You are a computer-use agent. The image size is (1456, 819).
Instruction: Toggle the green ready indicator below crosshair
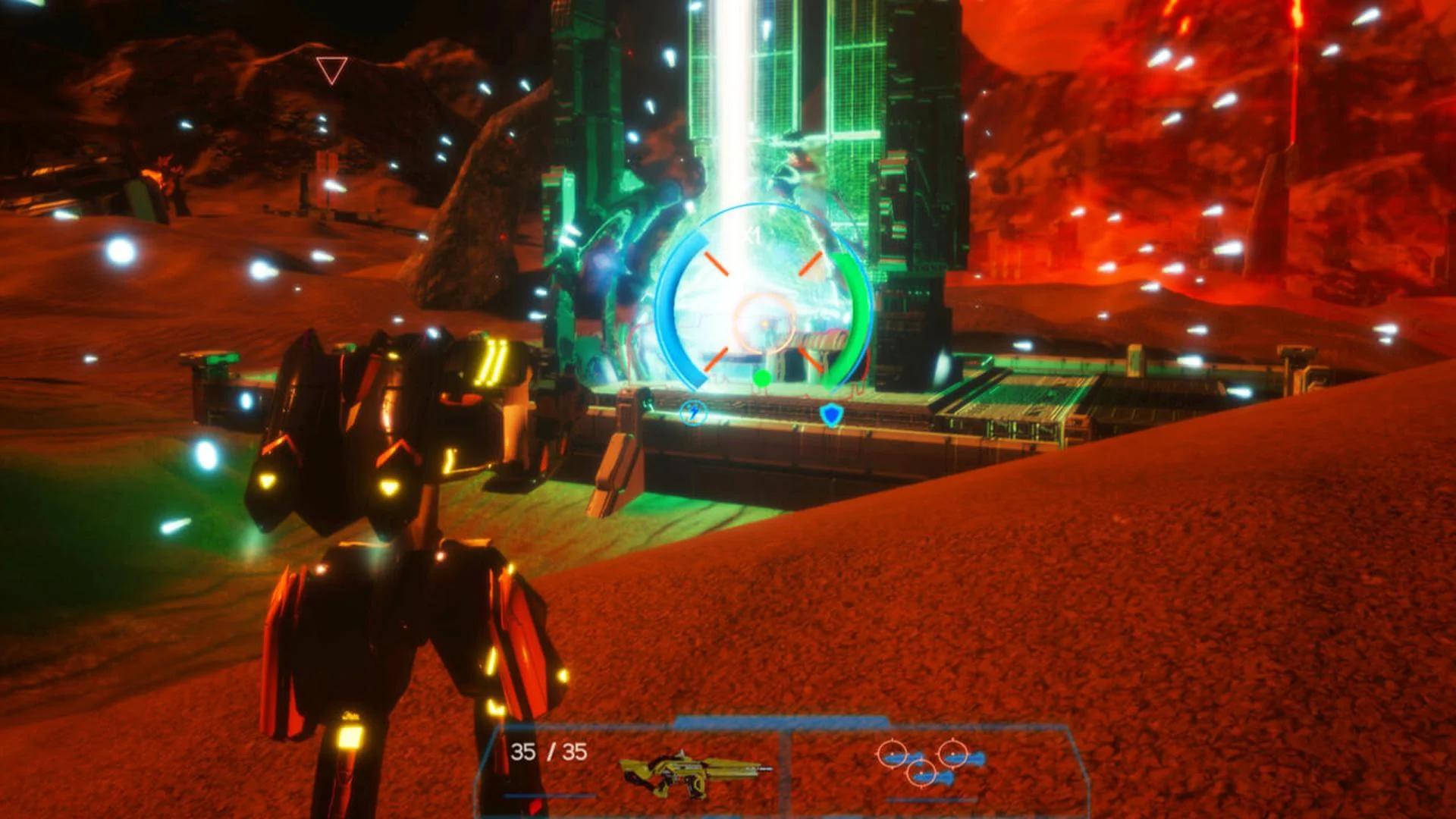pos(762,378)
